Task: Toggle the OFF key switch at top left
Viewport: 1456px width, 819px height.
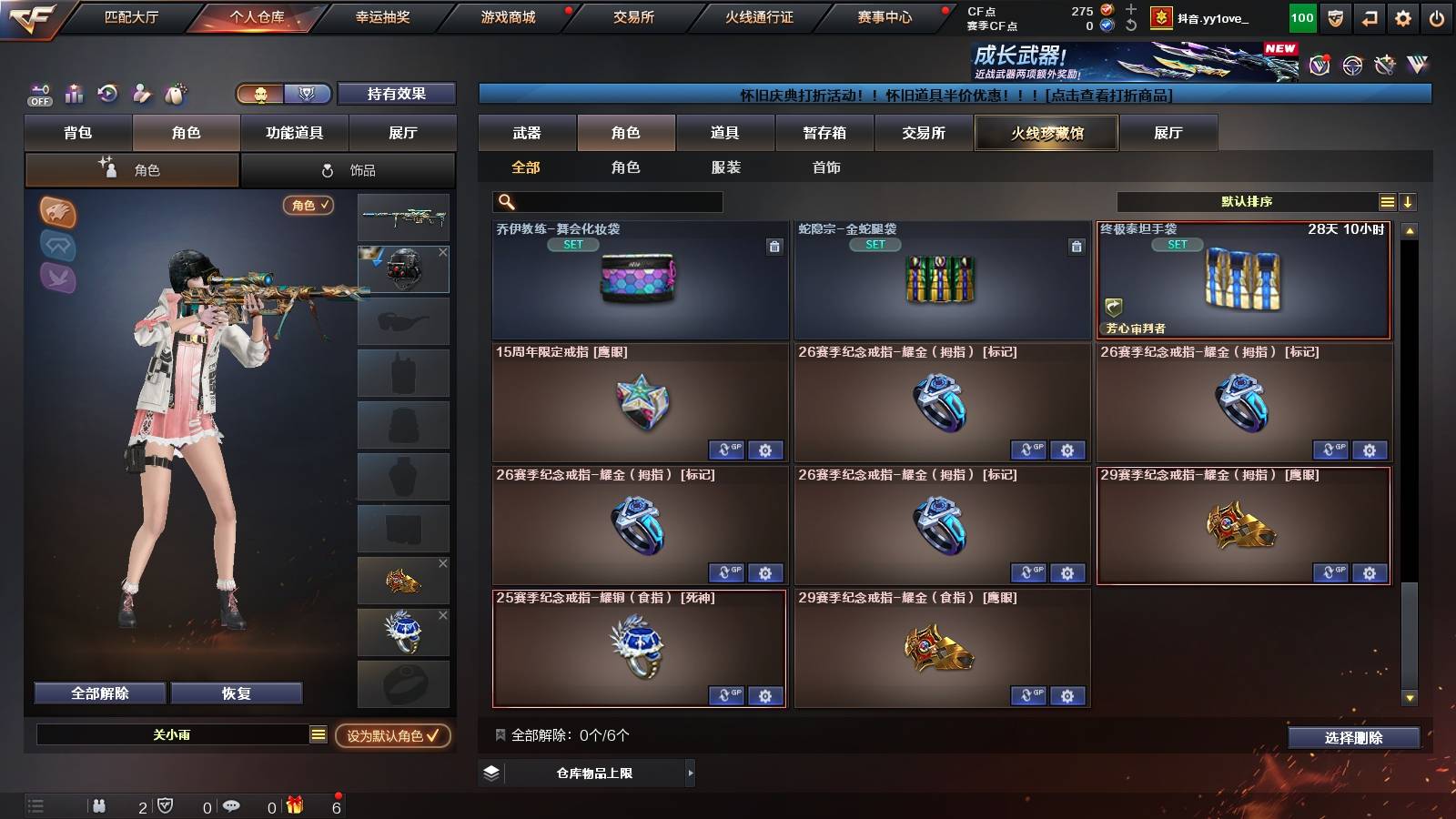Action: 38,94
